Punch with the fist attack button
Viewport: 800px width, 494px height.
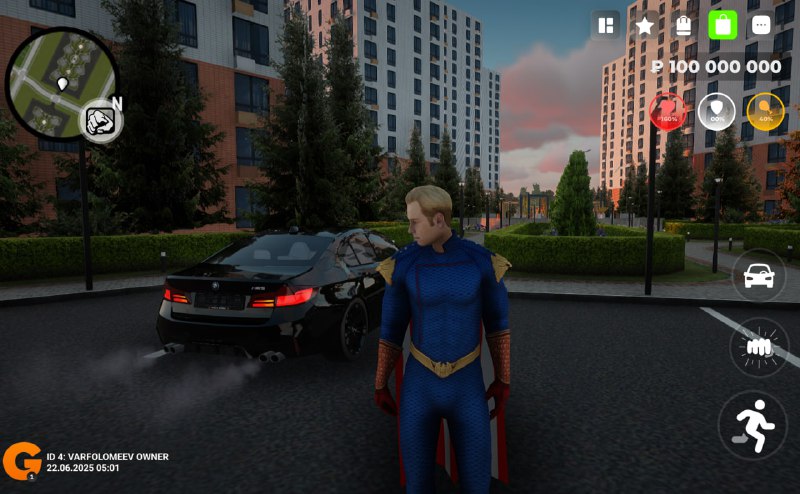pyautogui.click(x=759, y=347)
